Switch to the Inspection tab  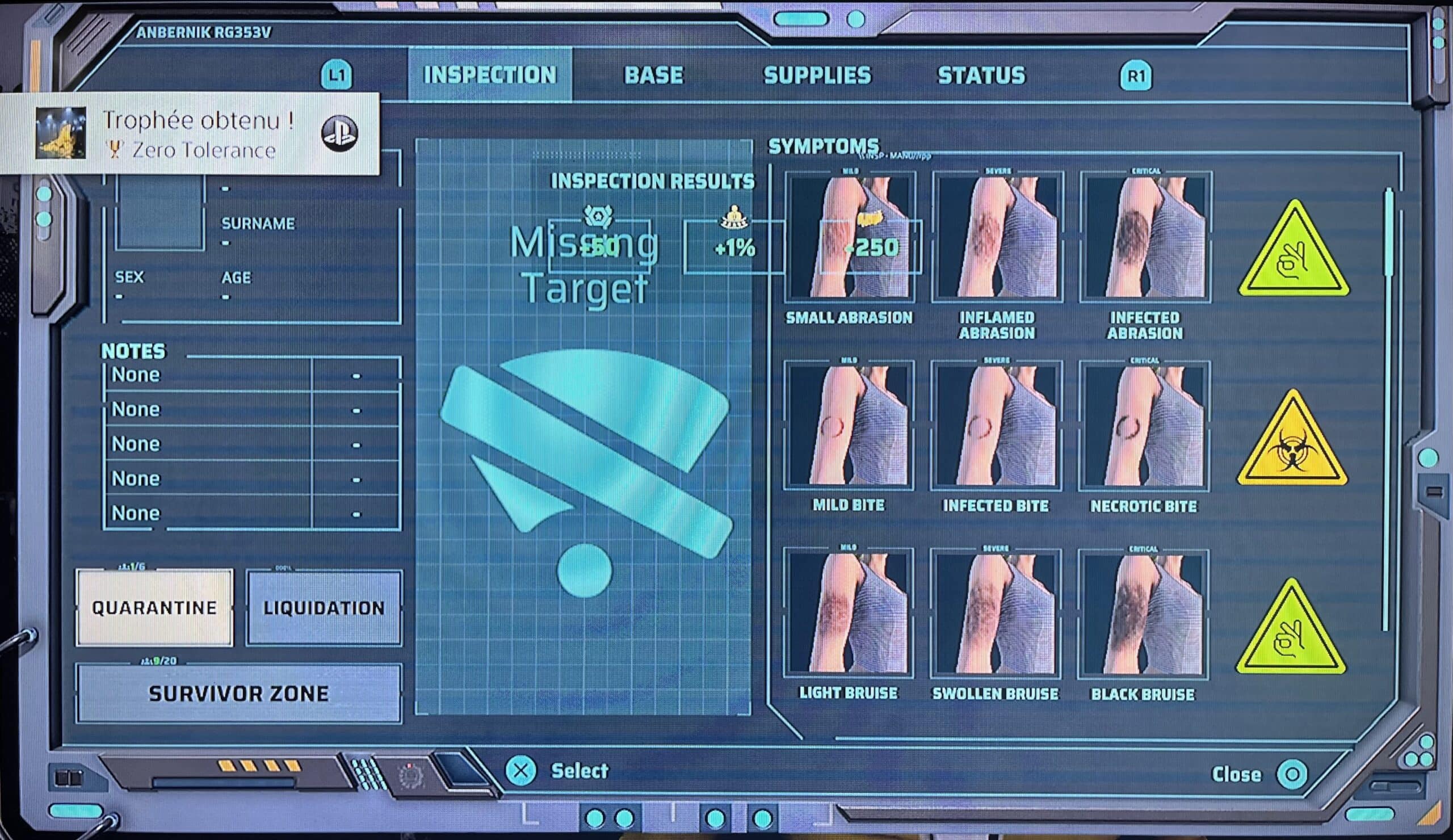coord(489,75)
